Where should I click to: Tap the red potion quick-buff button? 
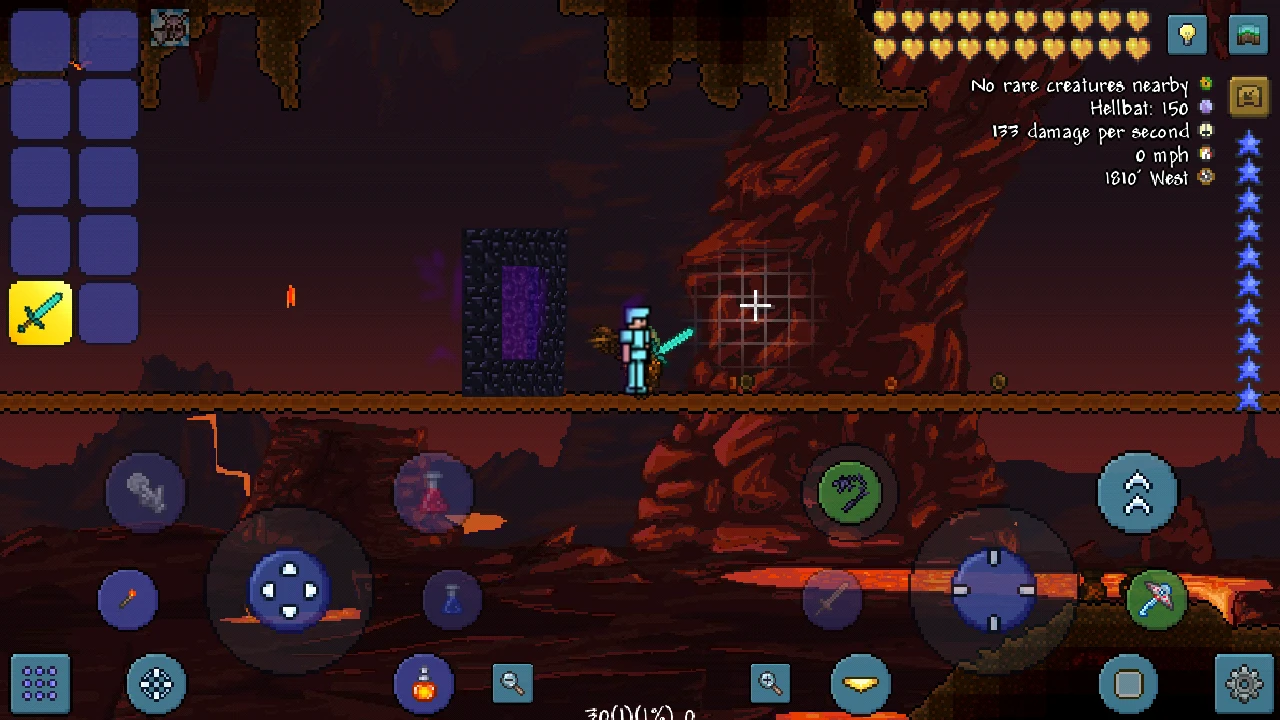[x=434, y=490]
